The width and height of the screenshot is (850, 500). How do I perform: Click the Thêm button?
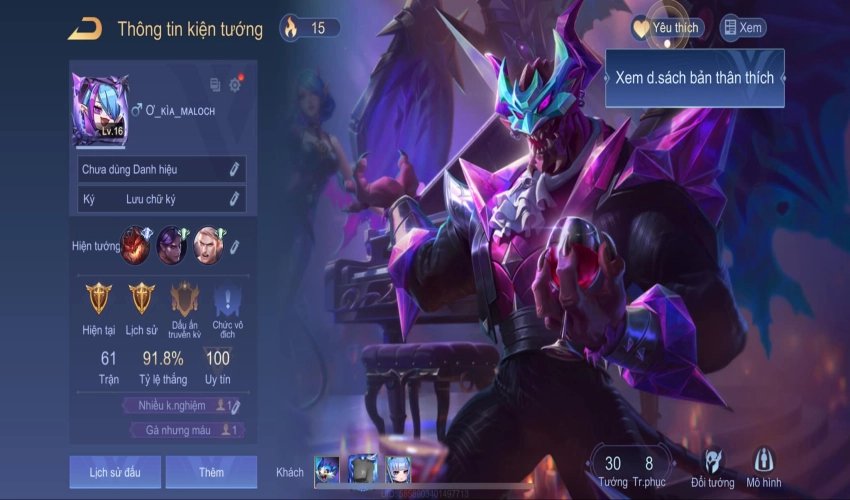tap(211, 471)
